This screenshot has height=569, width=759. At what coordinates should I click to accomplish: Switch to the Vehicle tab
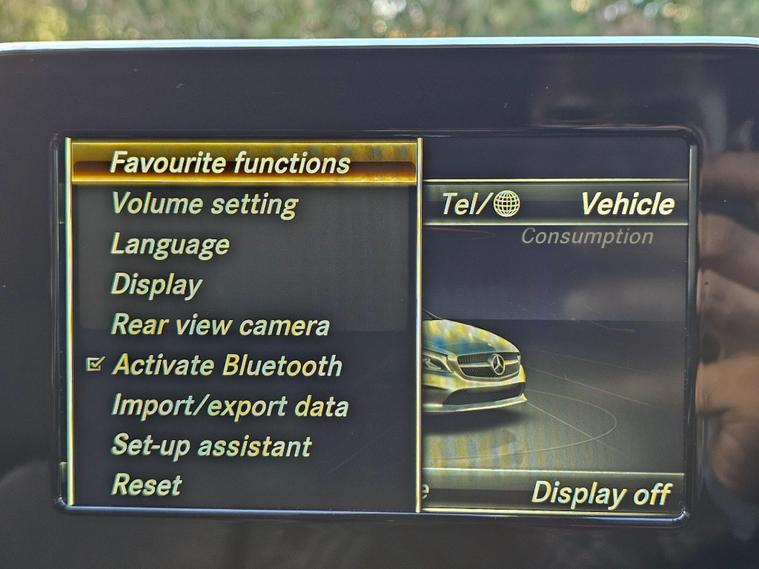(627, 204)
